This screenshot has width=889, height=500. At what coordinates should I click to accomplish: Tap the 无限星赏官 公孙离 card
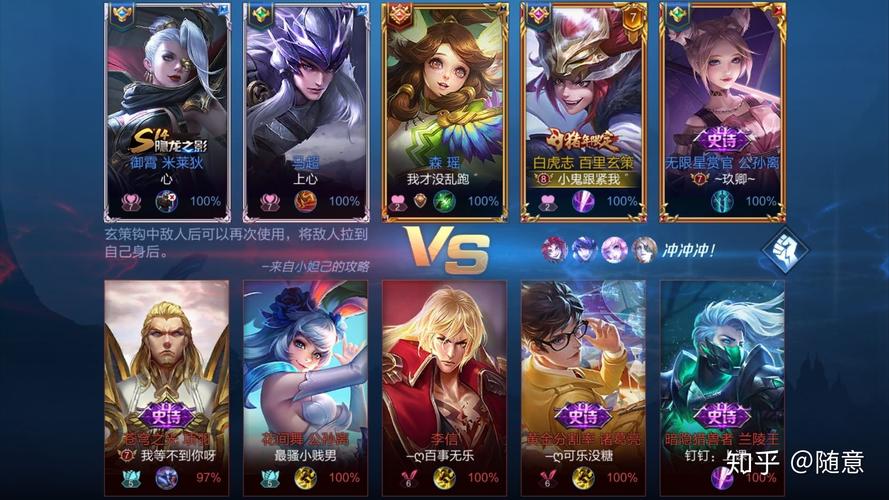pos(722,110)
